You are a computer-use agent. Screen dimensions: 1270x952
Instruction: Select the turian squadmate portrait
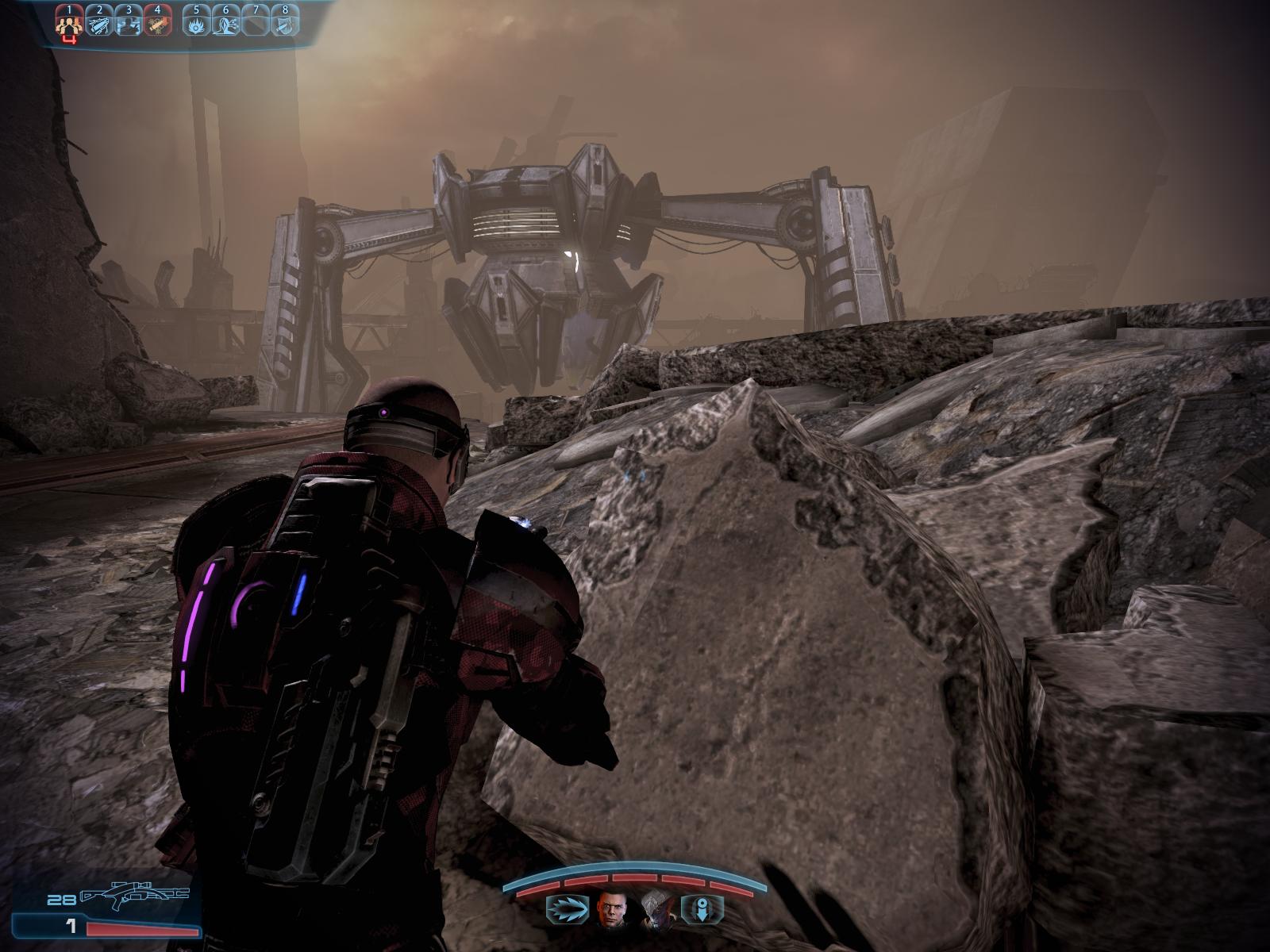click(658, 909)
